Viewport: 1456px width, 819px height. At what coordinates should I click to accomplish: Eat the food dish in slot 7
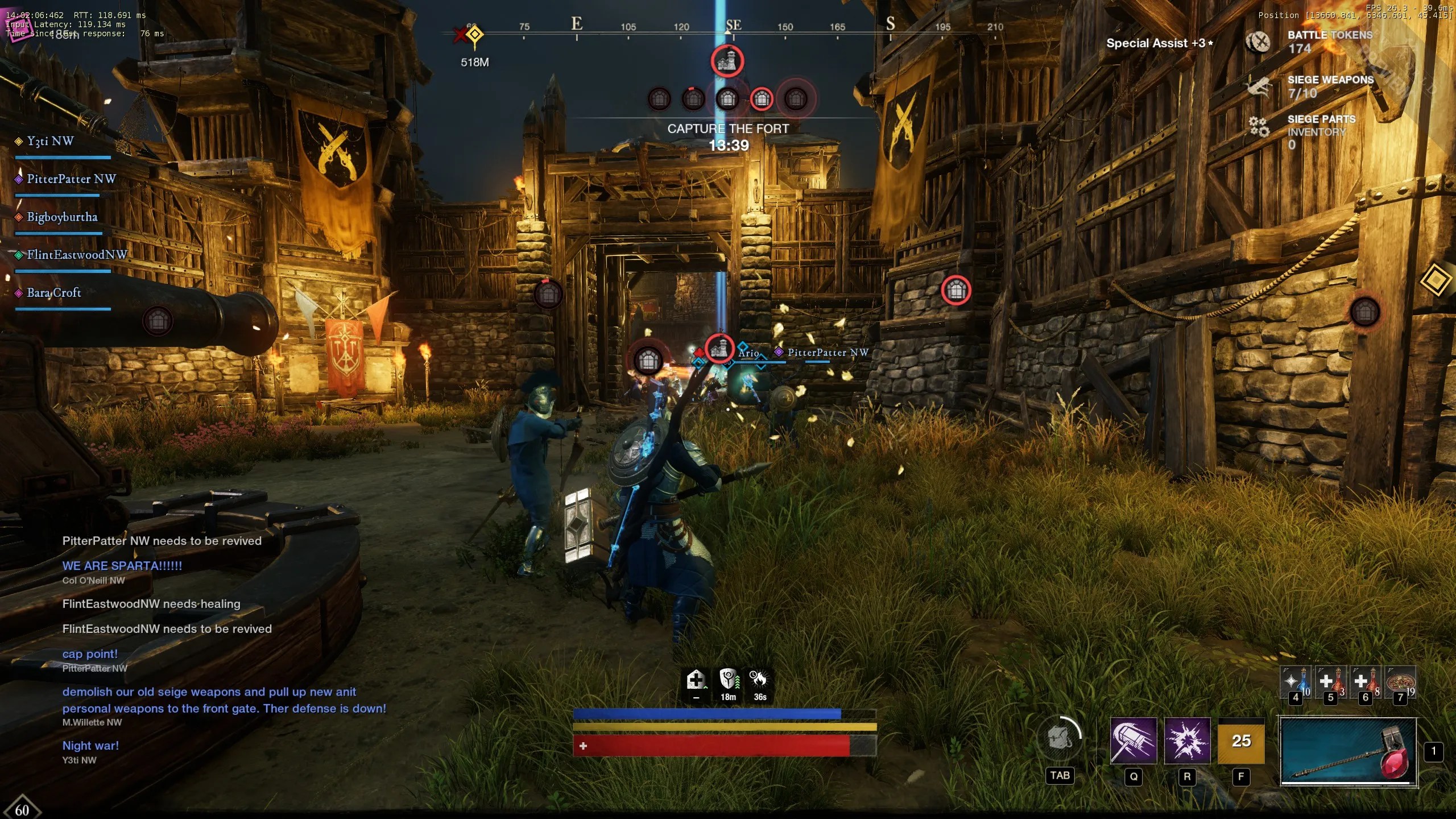(x=1400, y=681)
